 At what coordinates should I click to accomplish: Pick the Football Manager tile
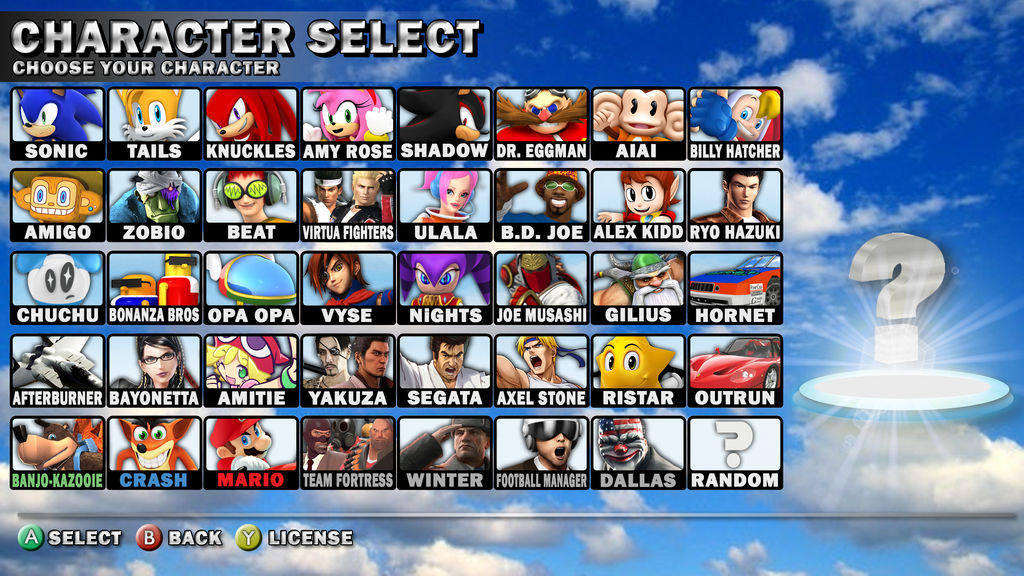pyautogui.click(x=541, y=452)
